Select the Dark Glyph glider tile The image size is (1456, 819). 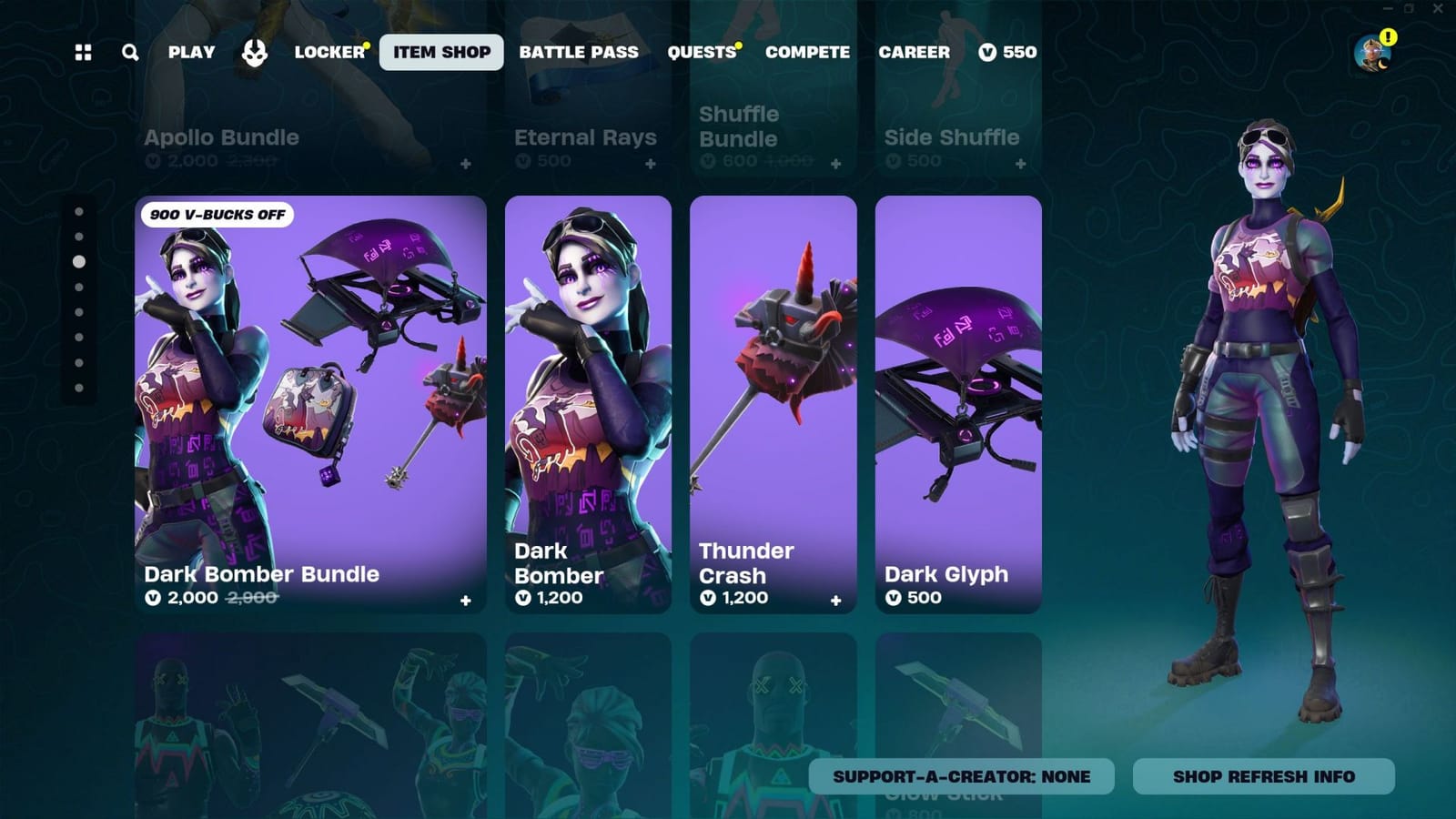(x=957, y=391)
